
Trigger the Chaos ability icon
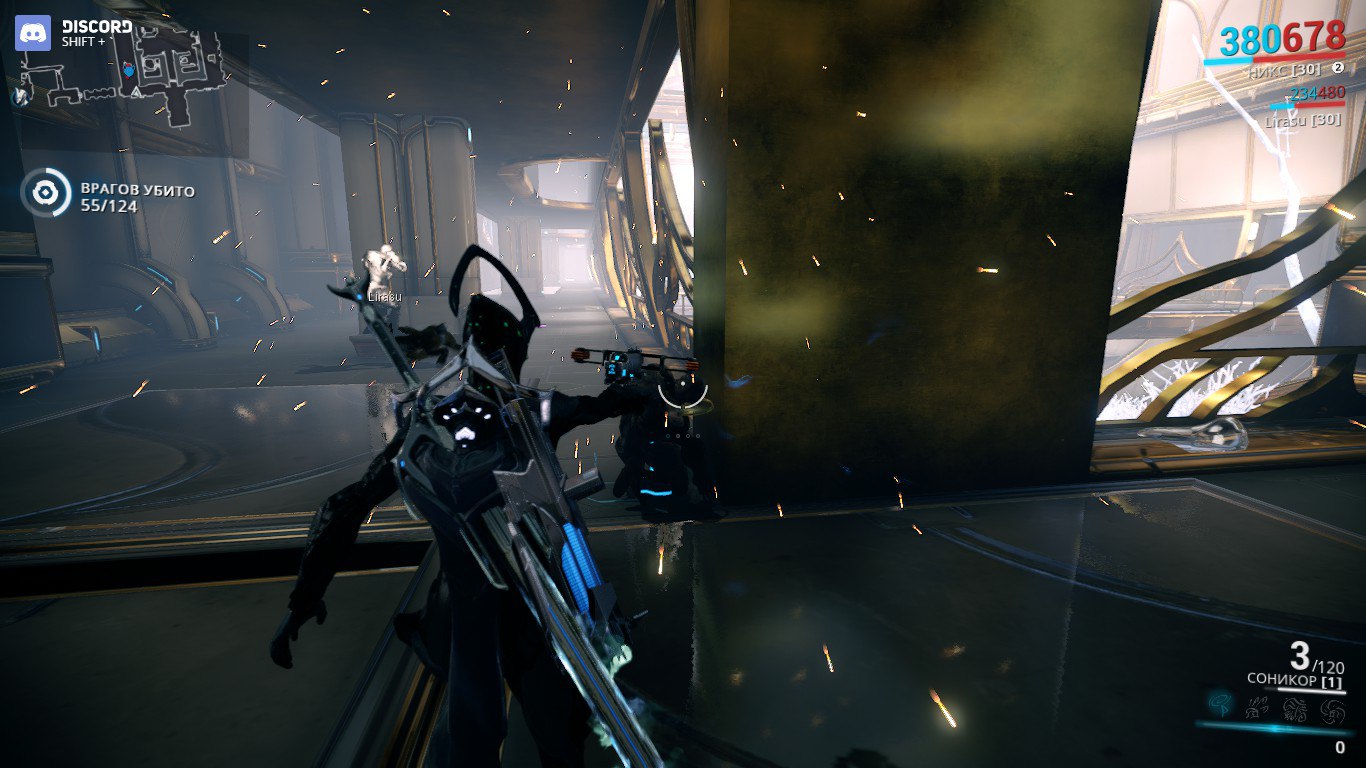[1294, 709]
